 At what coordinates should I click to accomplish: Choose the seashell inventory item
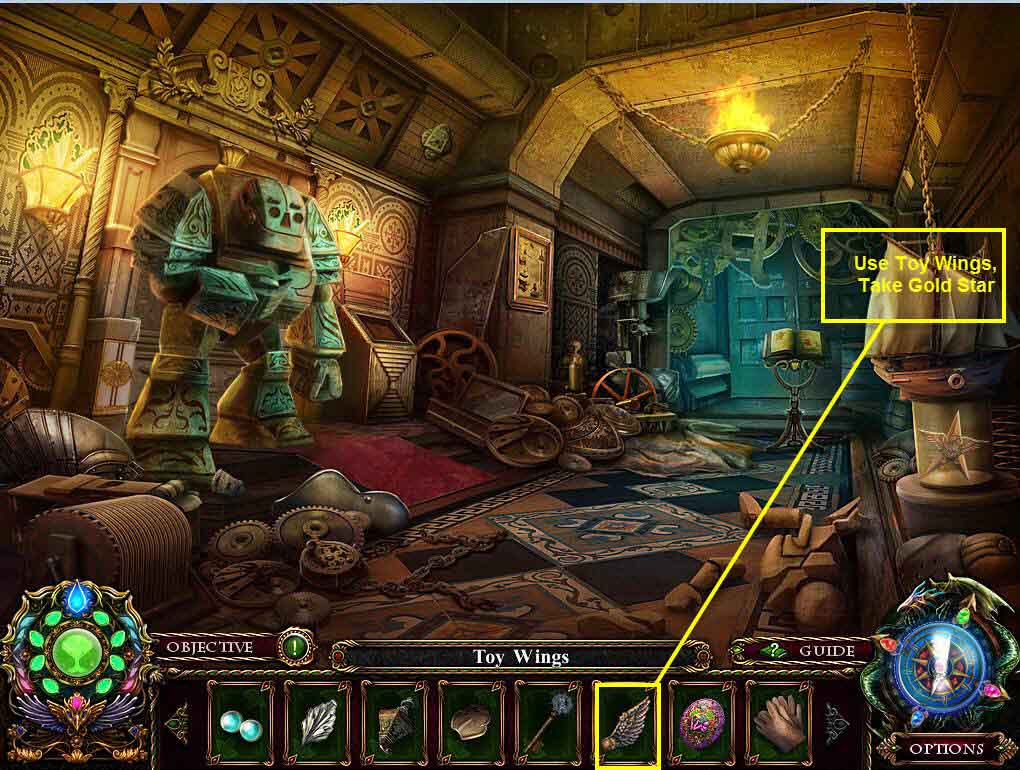point(471,720)
